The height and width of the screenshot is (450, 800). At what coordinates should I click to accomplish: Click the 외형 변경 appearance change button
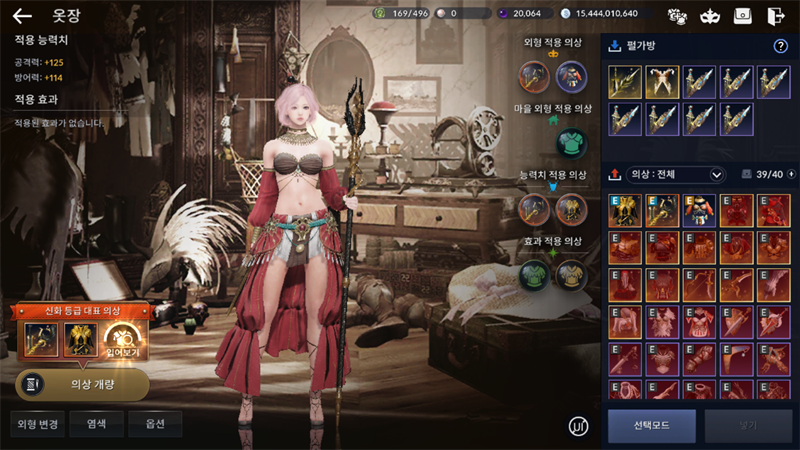coord(38,424)
